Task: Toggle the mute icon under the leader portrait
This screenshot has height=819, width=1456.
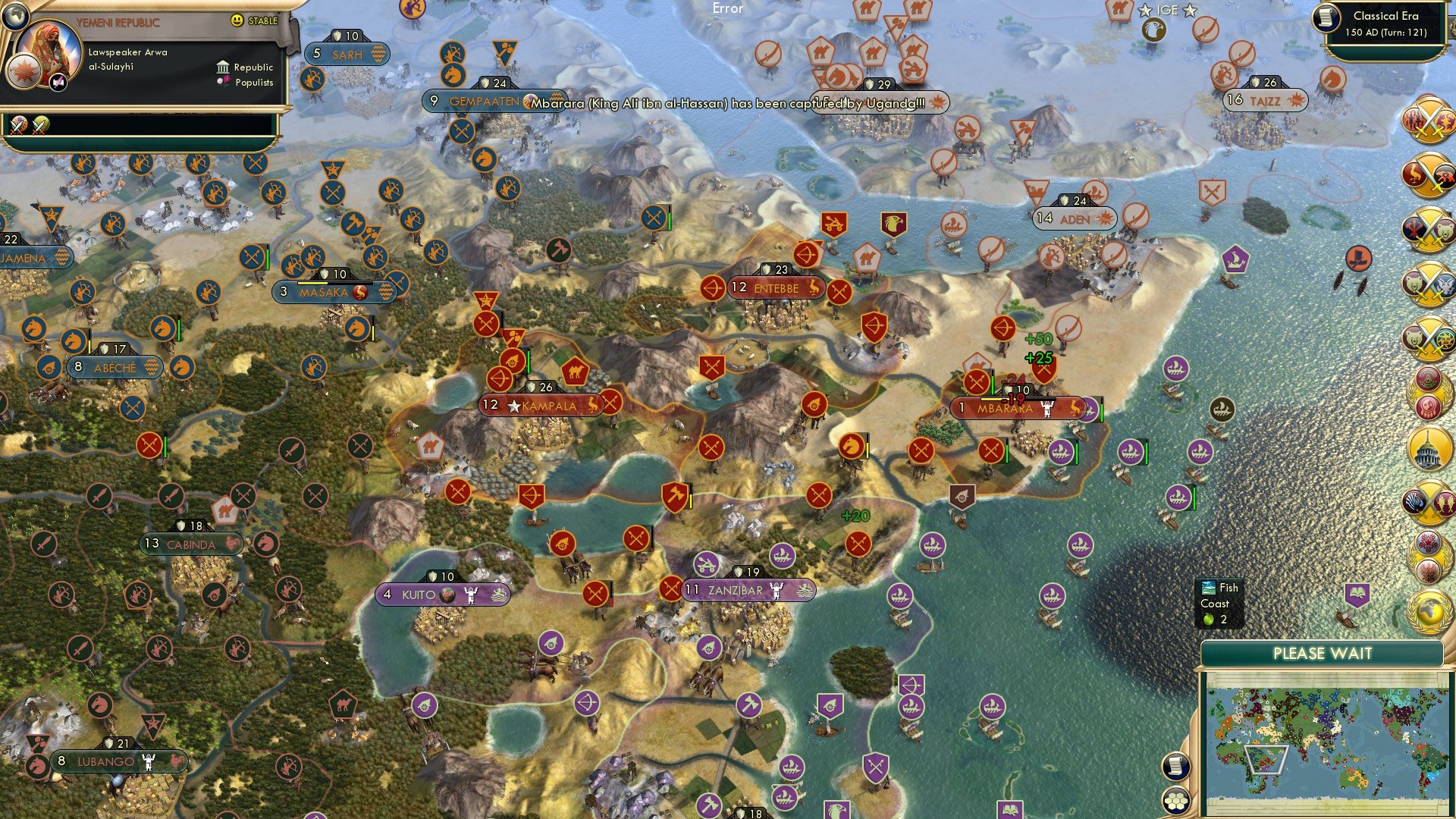Action: click(58, 83)
